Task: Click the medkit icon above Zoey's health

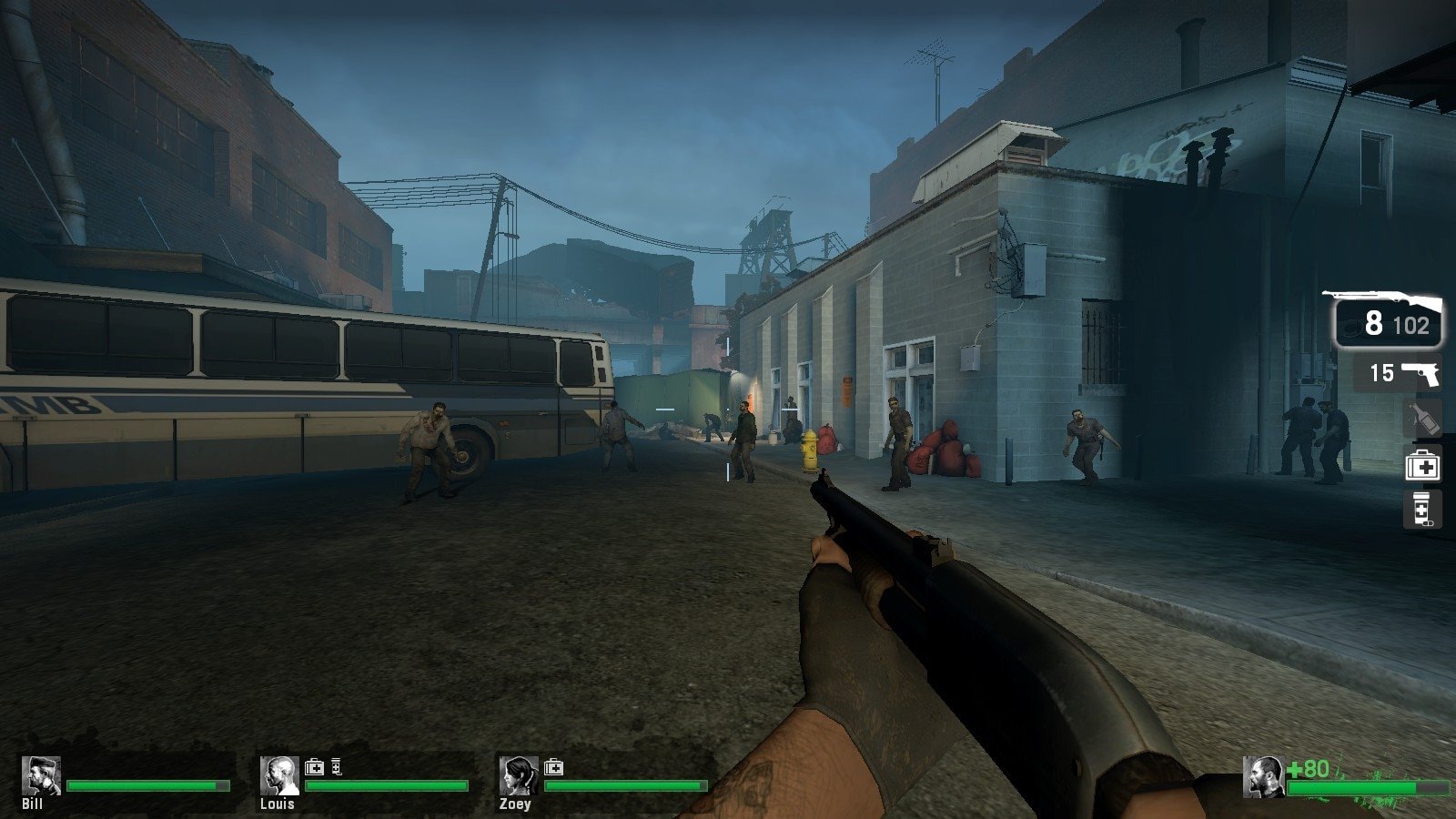Action: (x=553, y=767)
